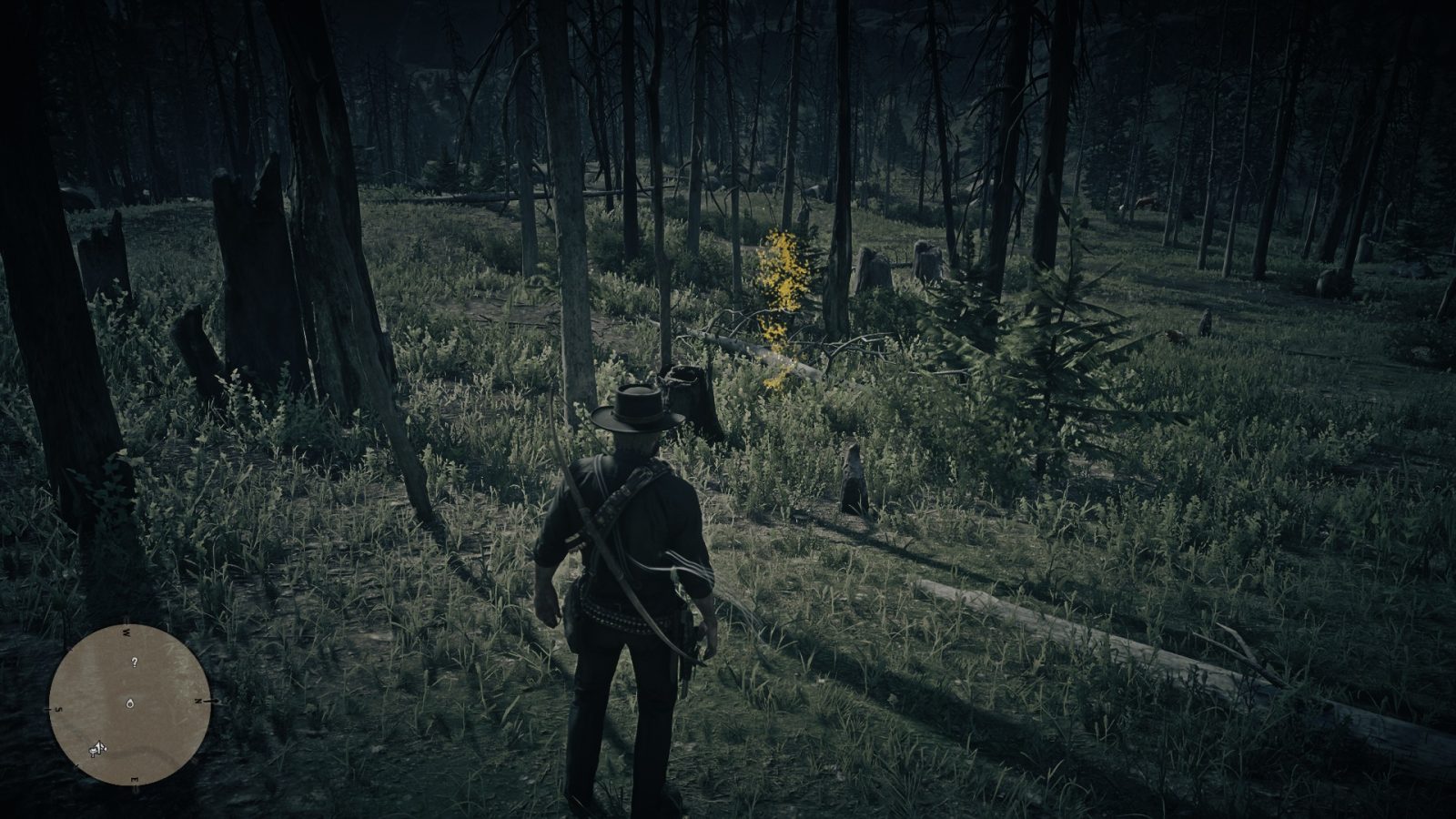
Task: Click the east tick mark on the compass ring
Action: click(x=136, y=788)
